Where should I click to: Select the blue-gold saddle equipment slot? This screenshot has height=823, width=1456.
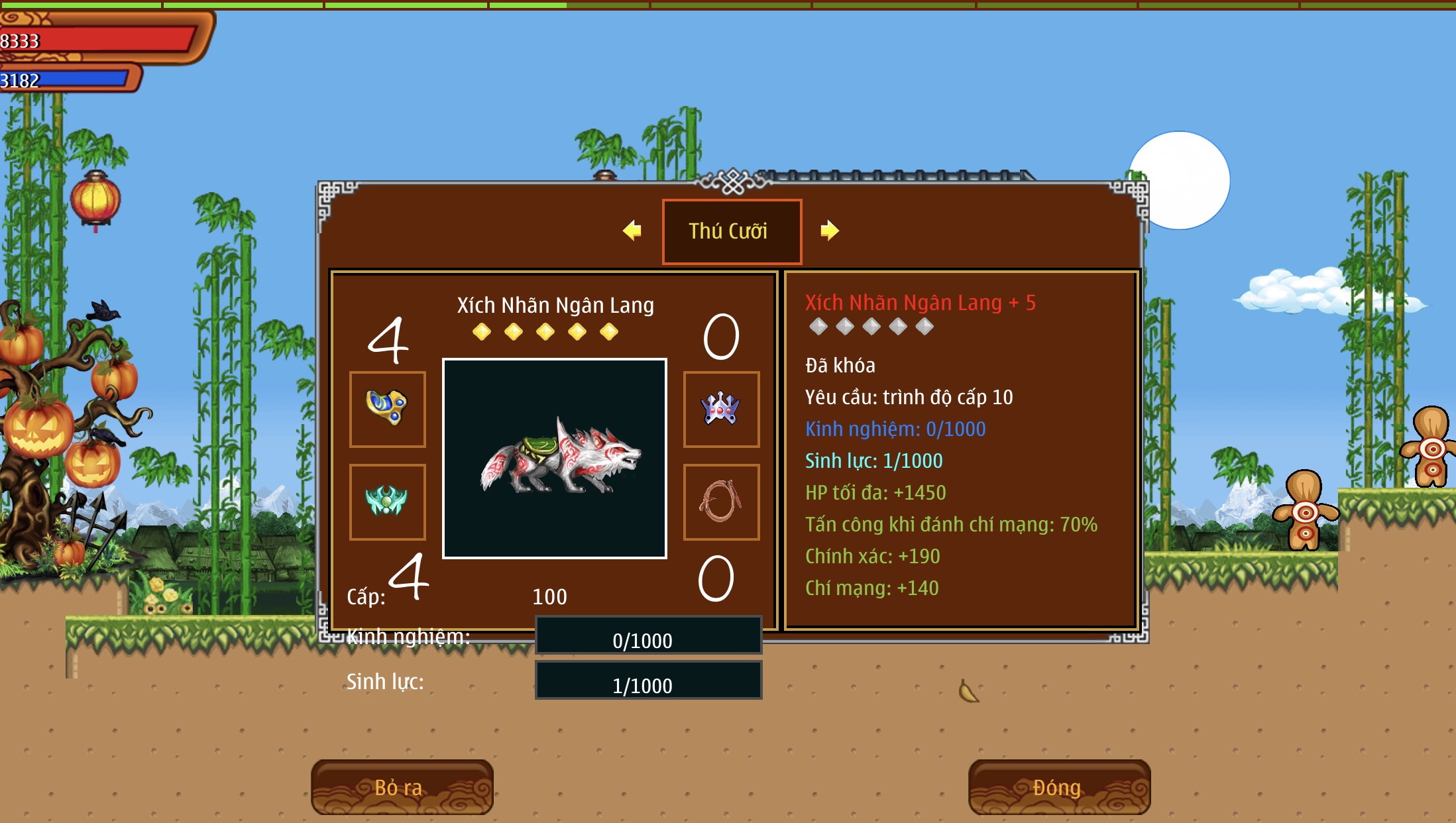[388, 409]
